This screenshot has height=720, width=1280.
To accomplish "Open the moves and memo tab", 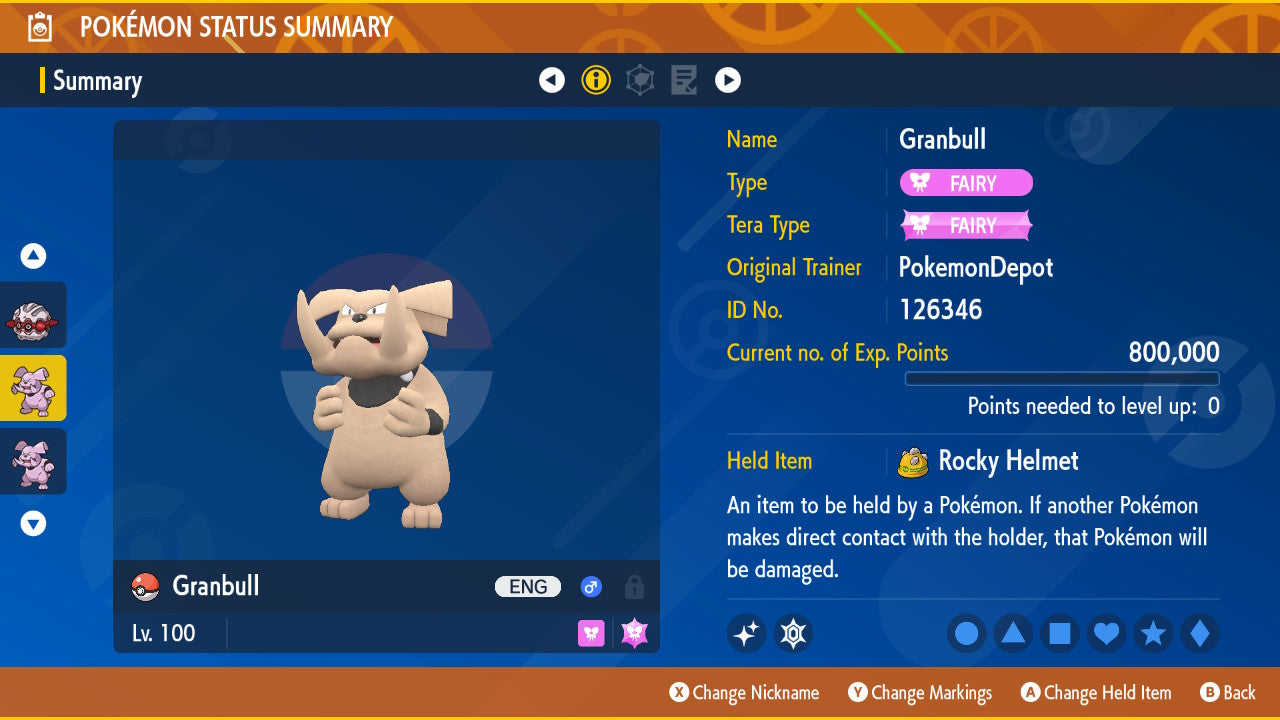I will pos(684,80).
